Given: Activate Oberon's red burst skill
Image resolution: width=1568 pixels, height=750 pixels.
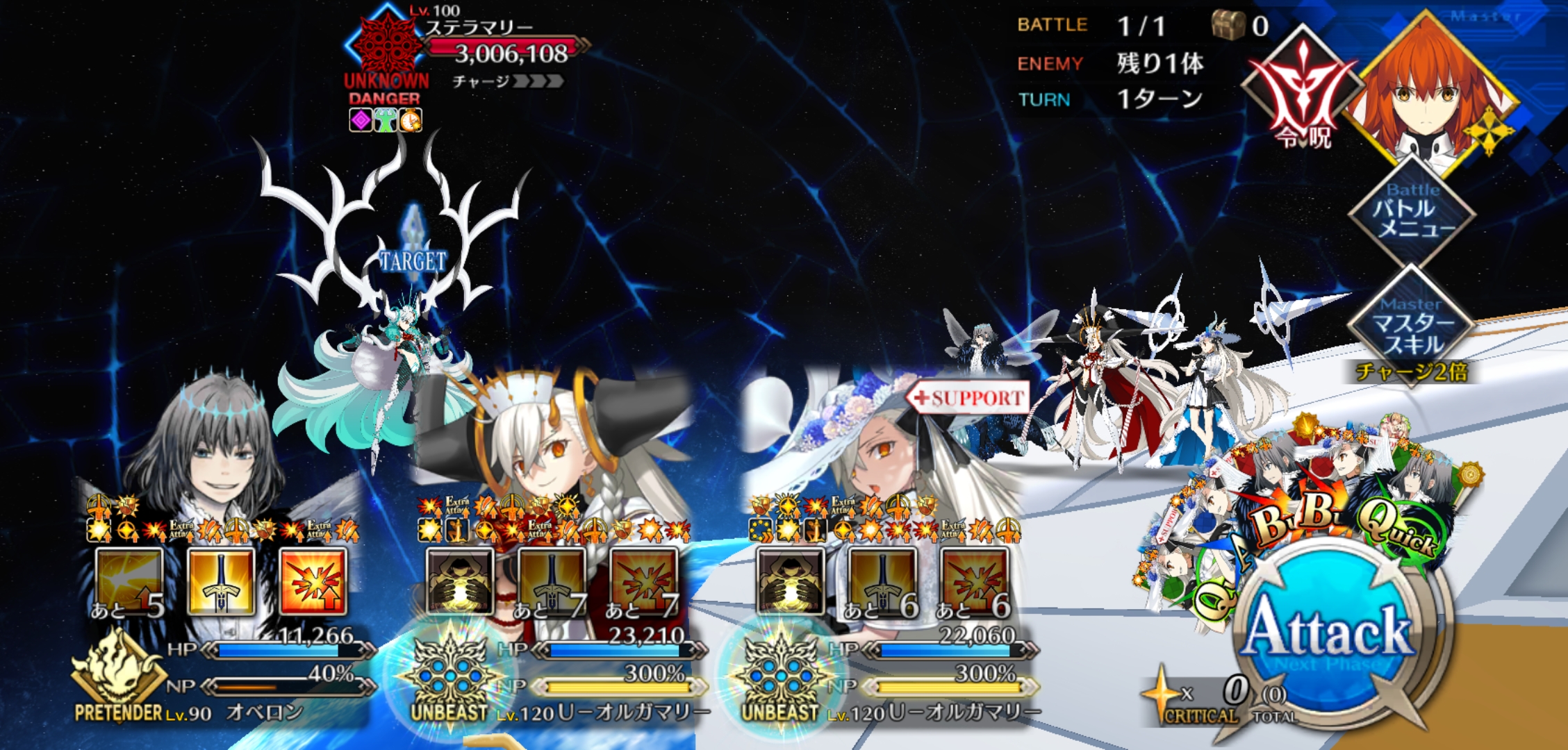Looking at the screenshot, I should (313, 582).
